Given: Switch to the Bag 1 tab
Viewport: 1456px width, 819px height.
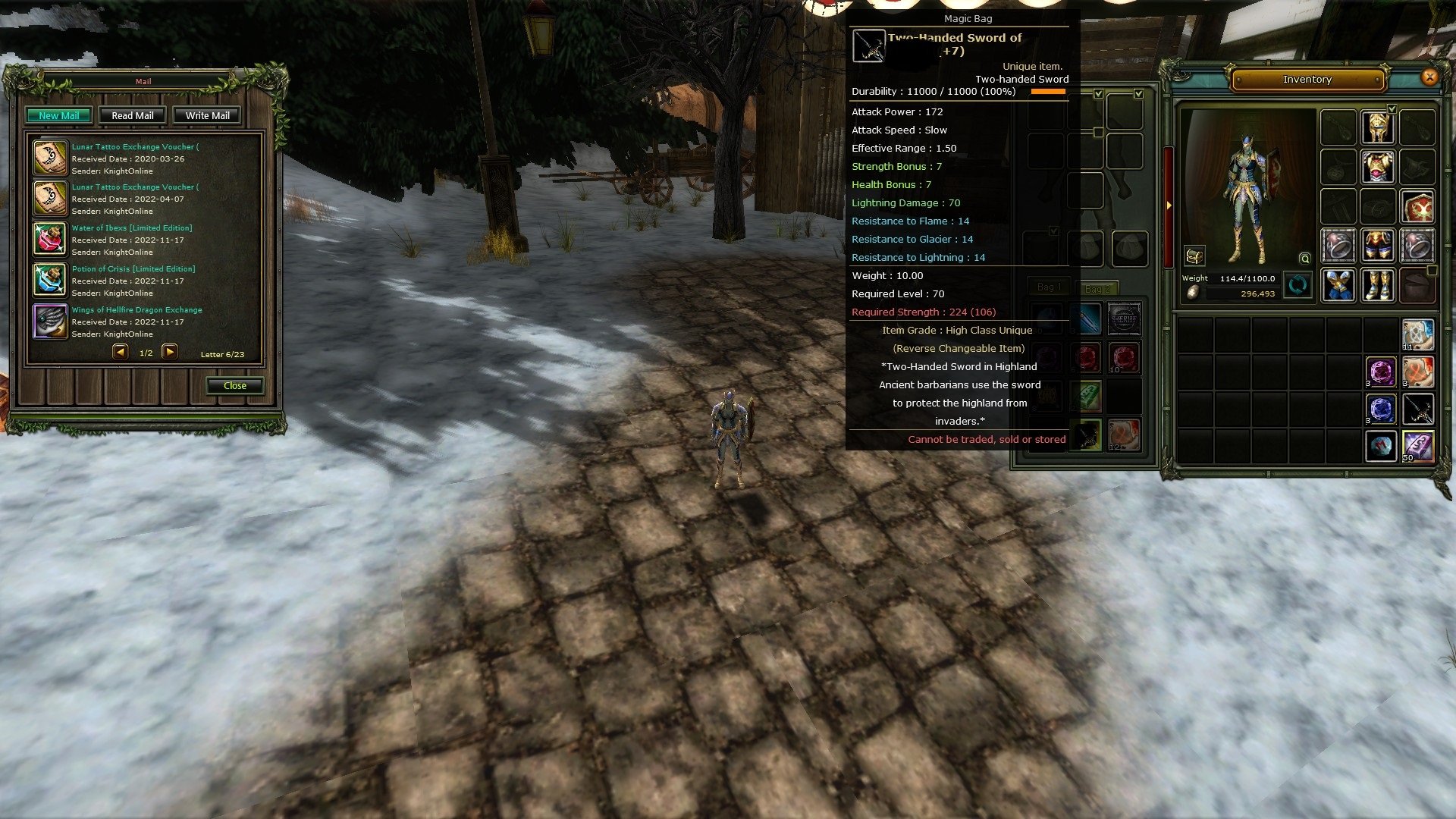Looking at the screenshot, I should (x=1051, y=287).
